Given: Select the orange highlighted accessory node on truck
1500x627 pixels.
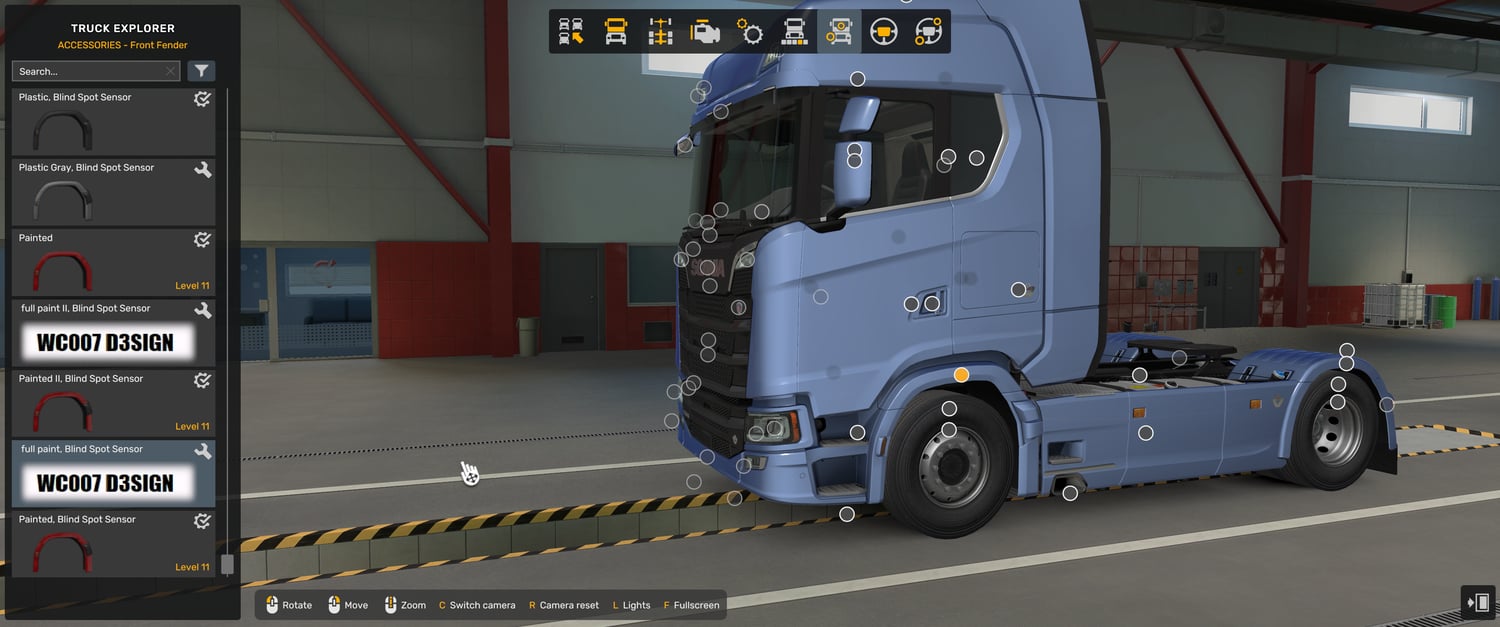Looking at the screenshot, I should 961,375.
